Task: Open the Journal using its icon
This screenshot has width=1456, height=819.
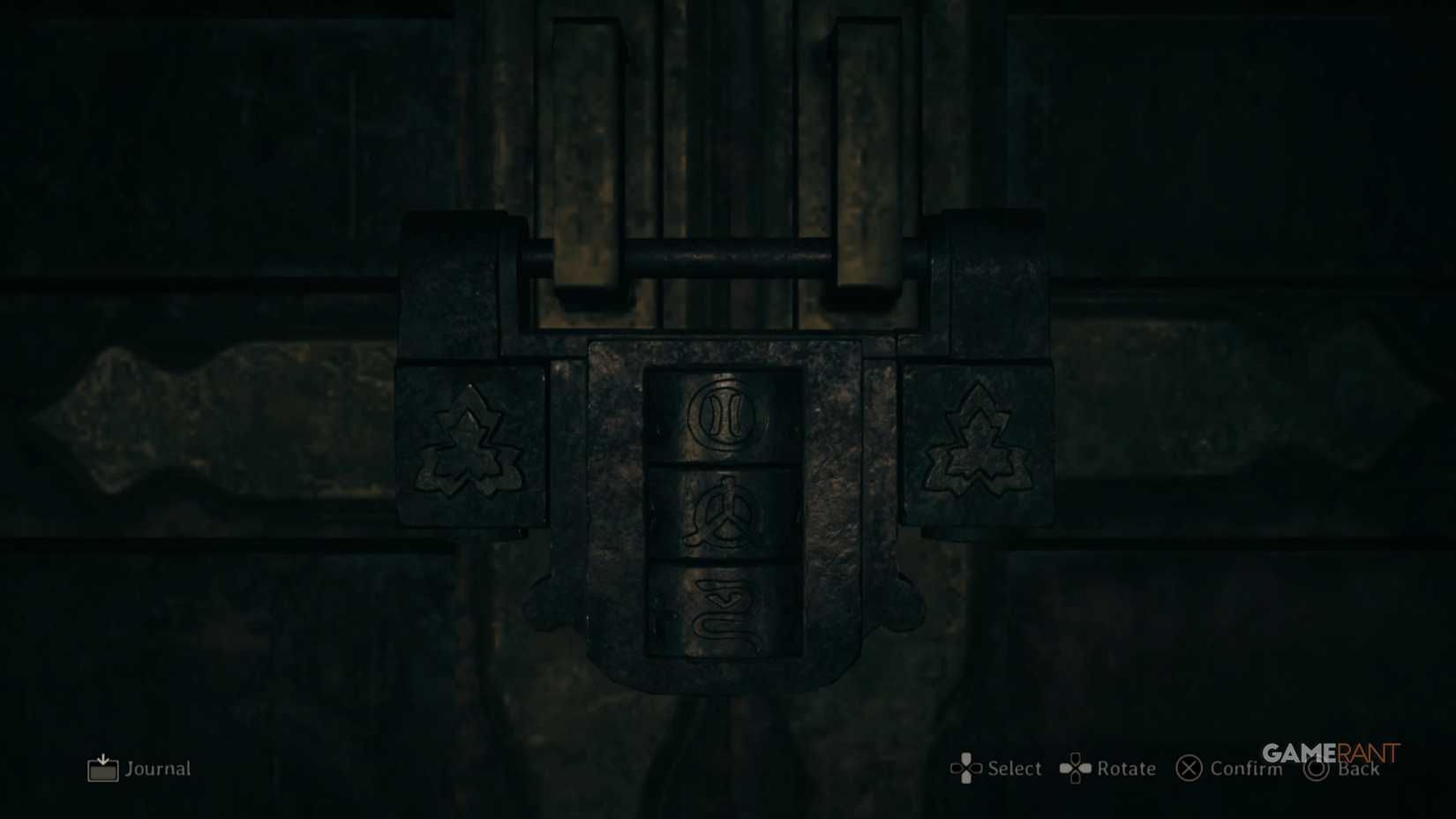Action: [x=103, y=768]
